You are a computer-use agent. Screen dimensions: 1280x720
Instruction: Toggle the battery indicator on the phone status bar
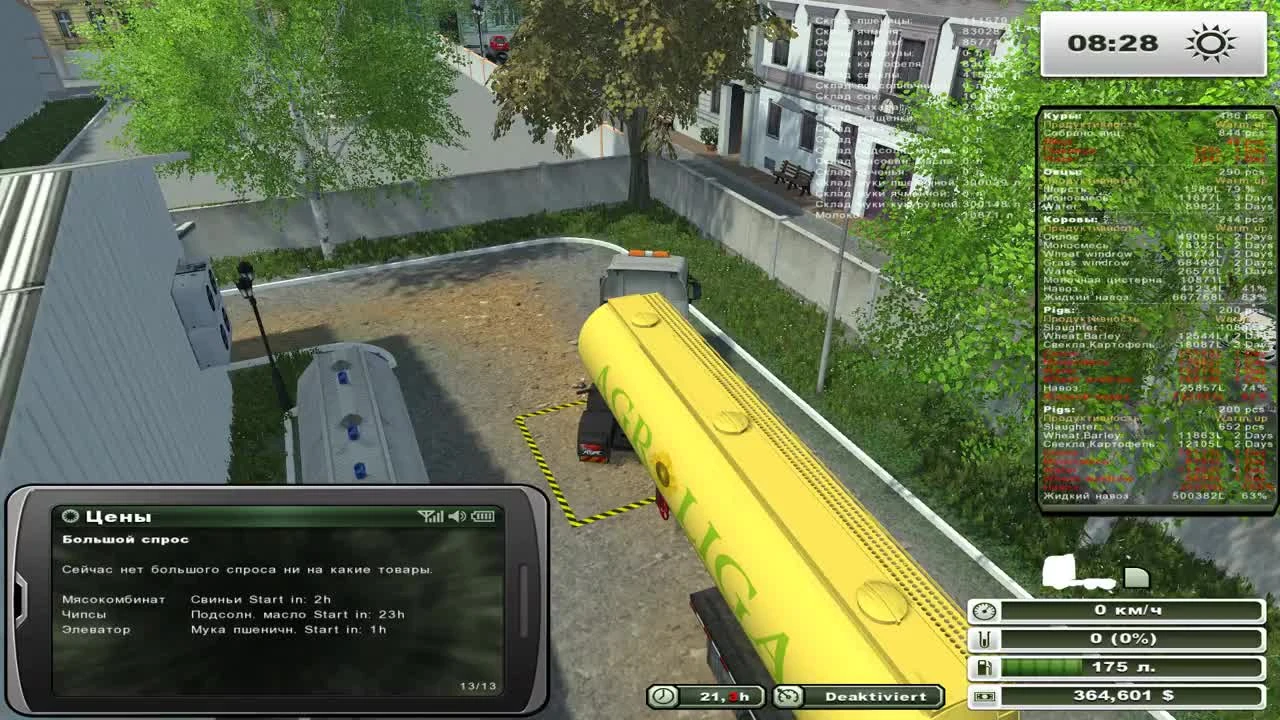click(x=485, y=517)
